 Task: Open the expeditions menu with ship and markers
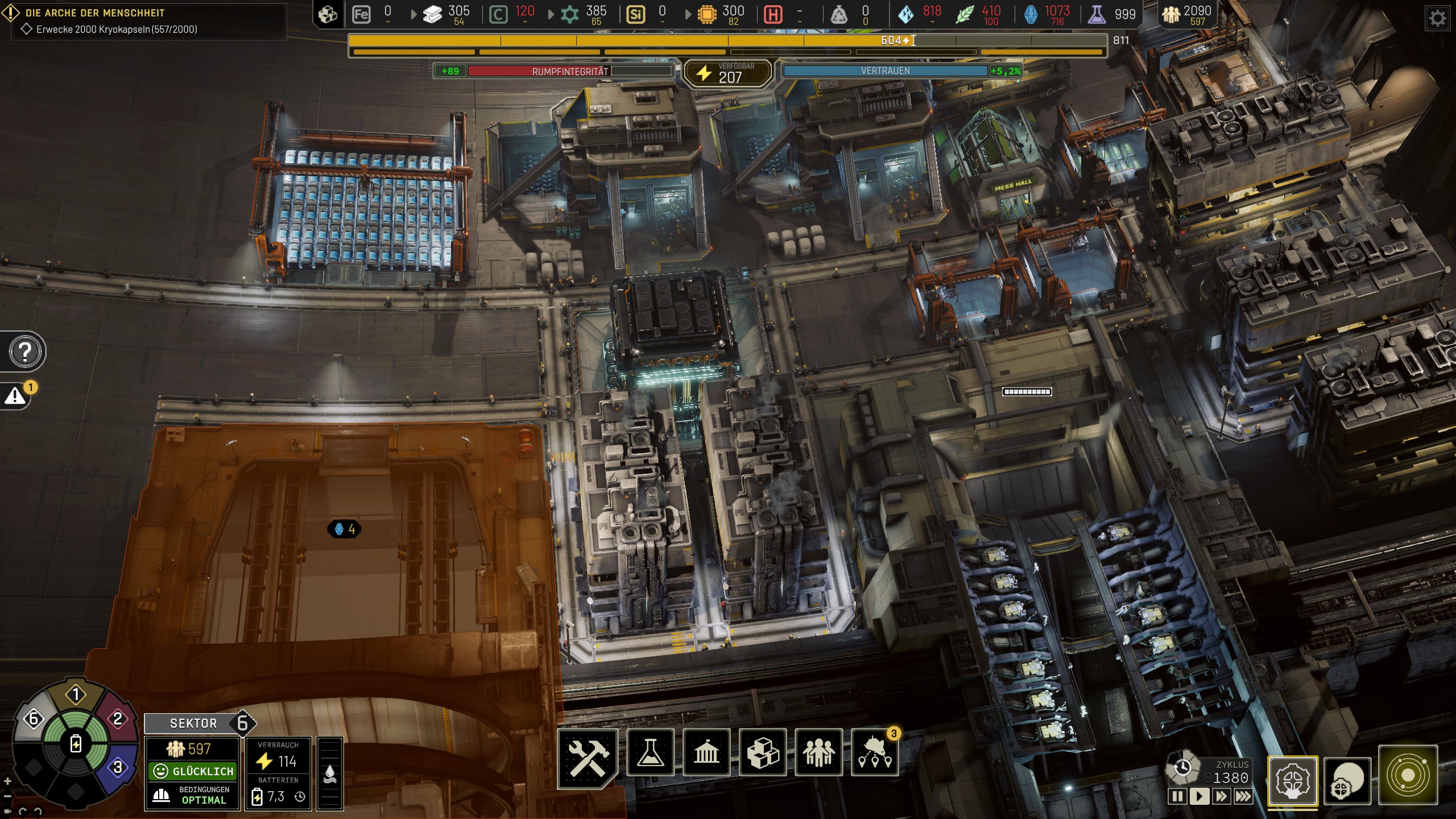point(875,752)
